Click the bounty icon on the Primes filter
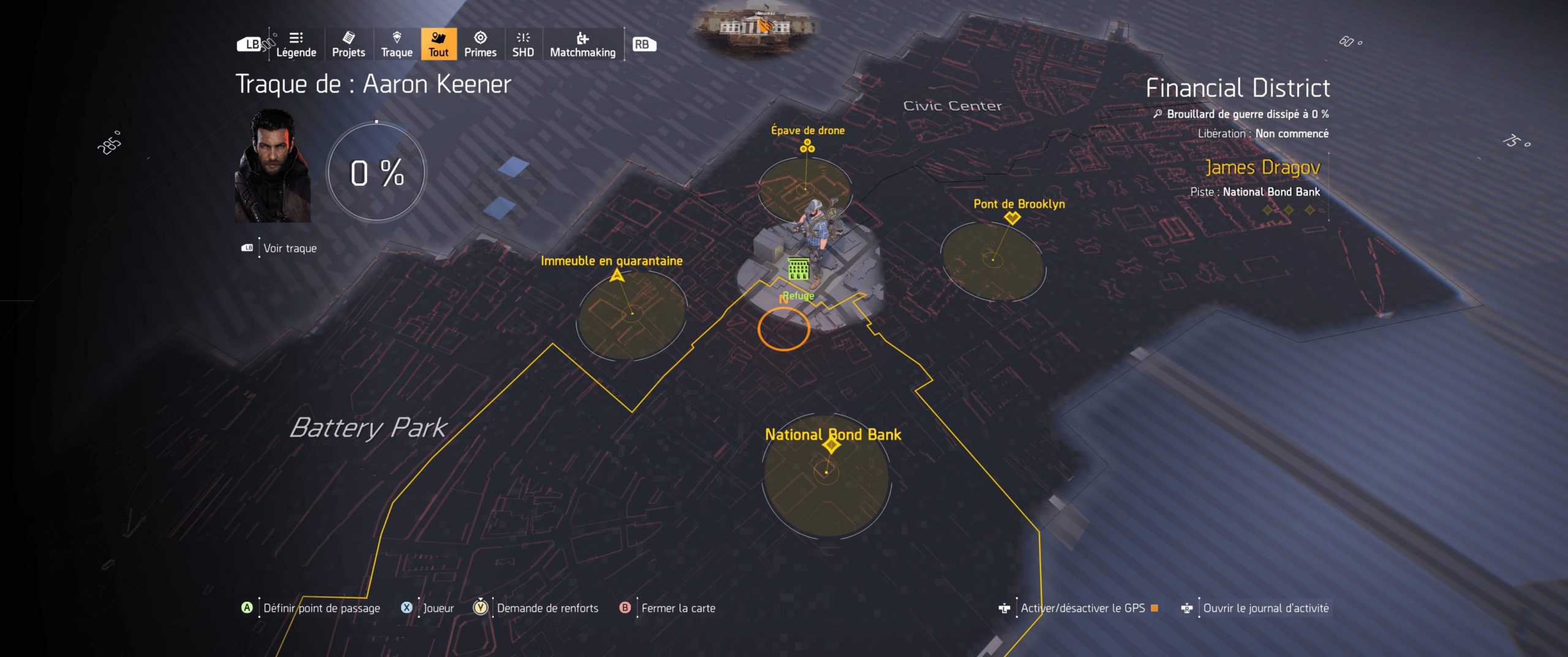 pyautogui.click(x=481, y=38)
